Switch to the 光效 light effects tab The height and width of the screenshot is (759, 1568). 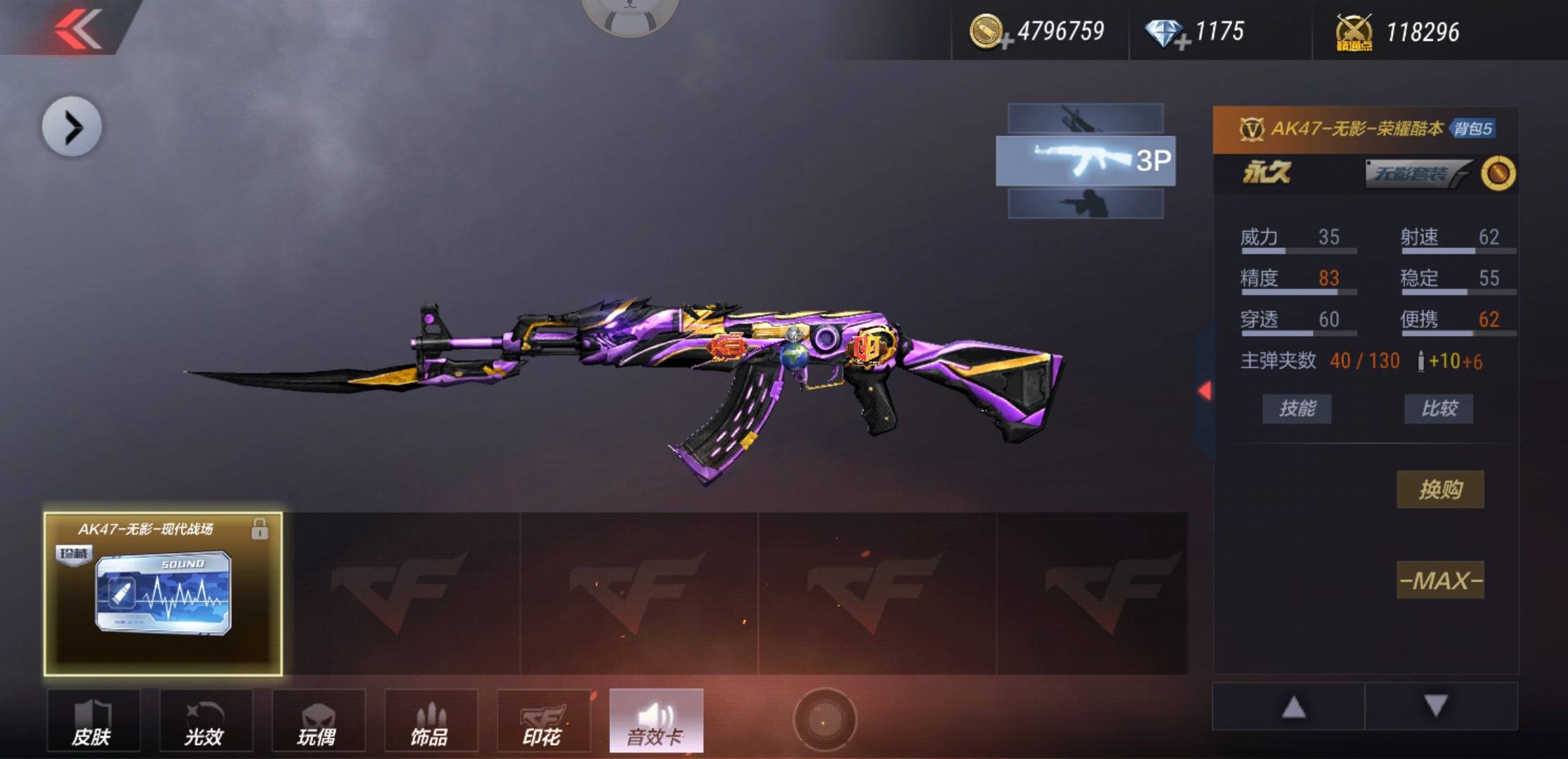205,721
